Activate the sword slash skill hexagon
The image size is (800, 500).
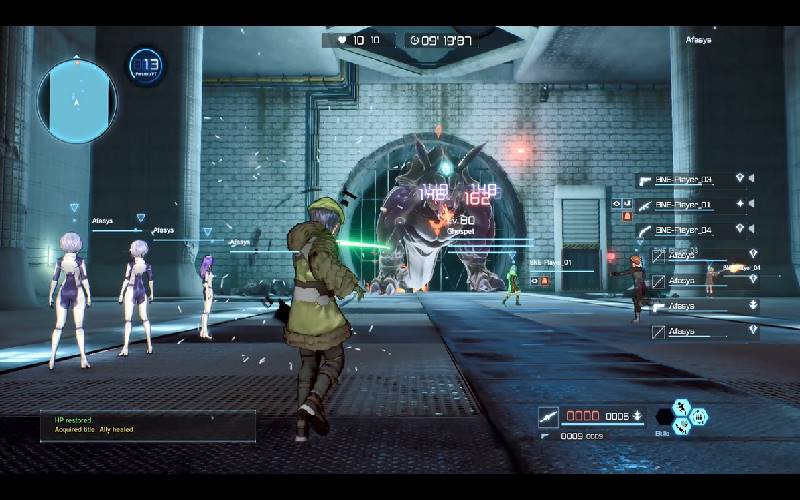681,426
